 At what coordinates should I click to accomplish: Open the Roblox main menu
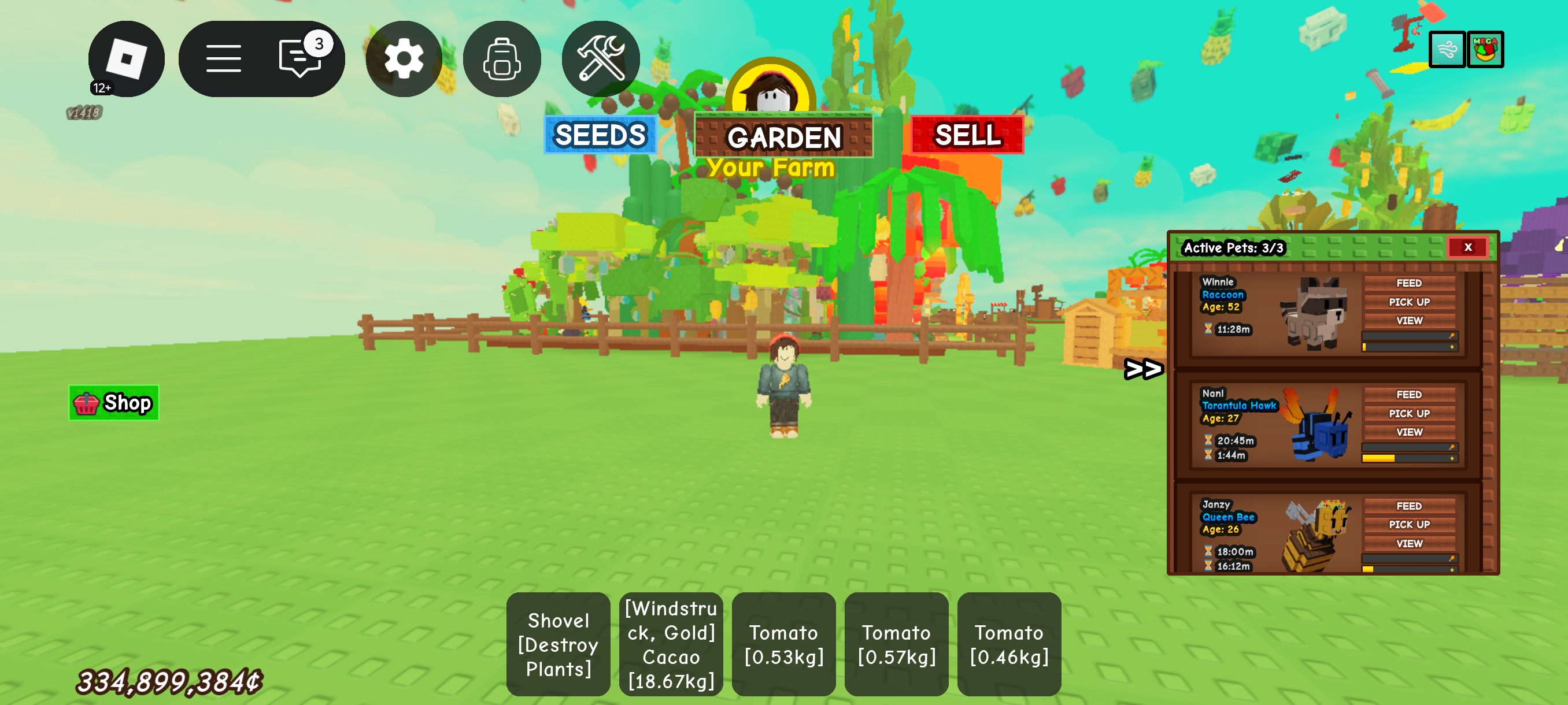pos(126,58)
